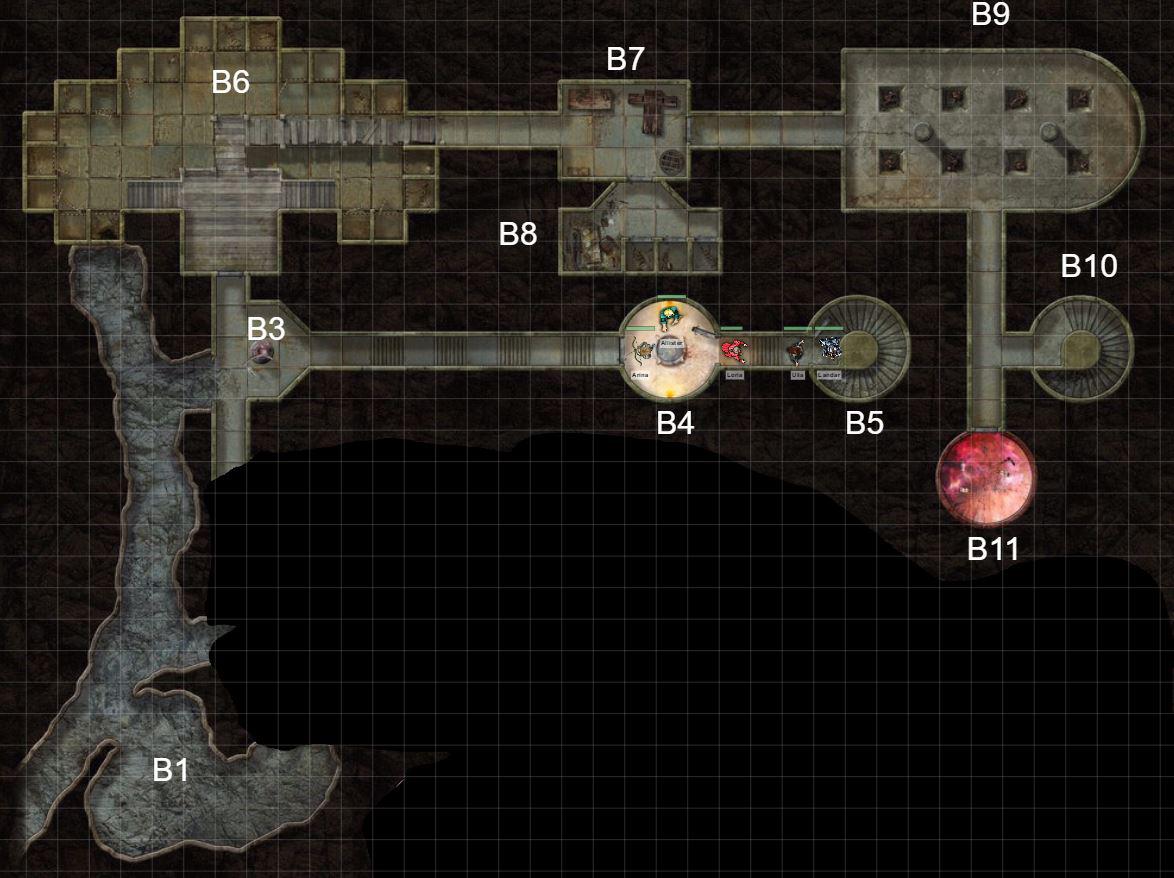Select the Landar armored token
1174x878 pixels.
(829, 350)
